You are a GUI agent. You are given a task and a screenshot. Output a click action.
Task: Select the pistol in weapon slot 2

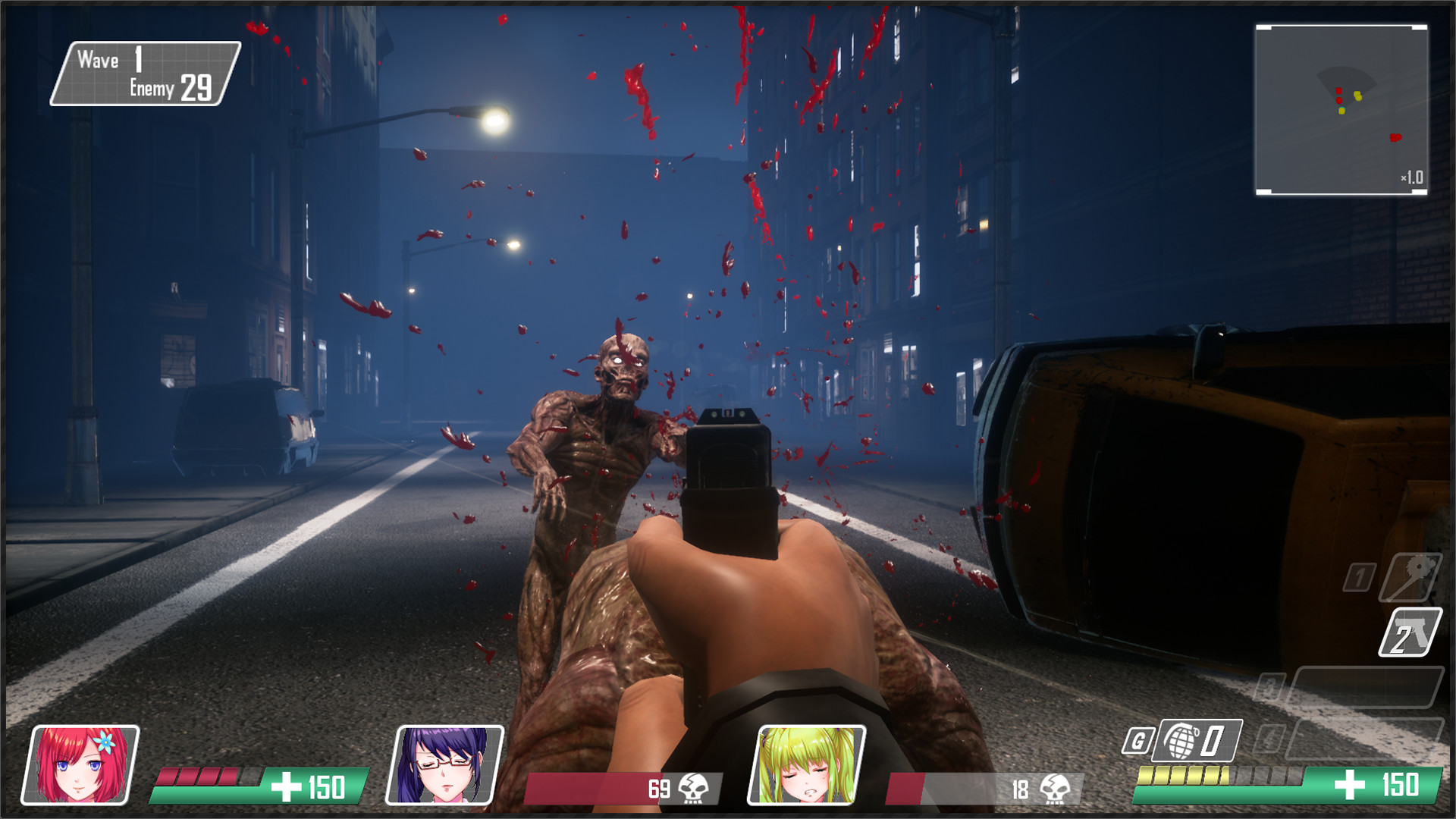pyautogui.click(x=1409, y=632)
